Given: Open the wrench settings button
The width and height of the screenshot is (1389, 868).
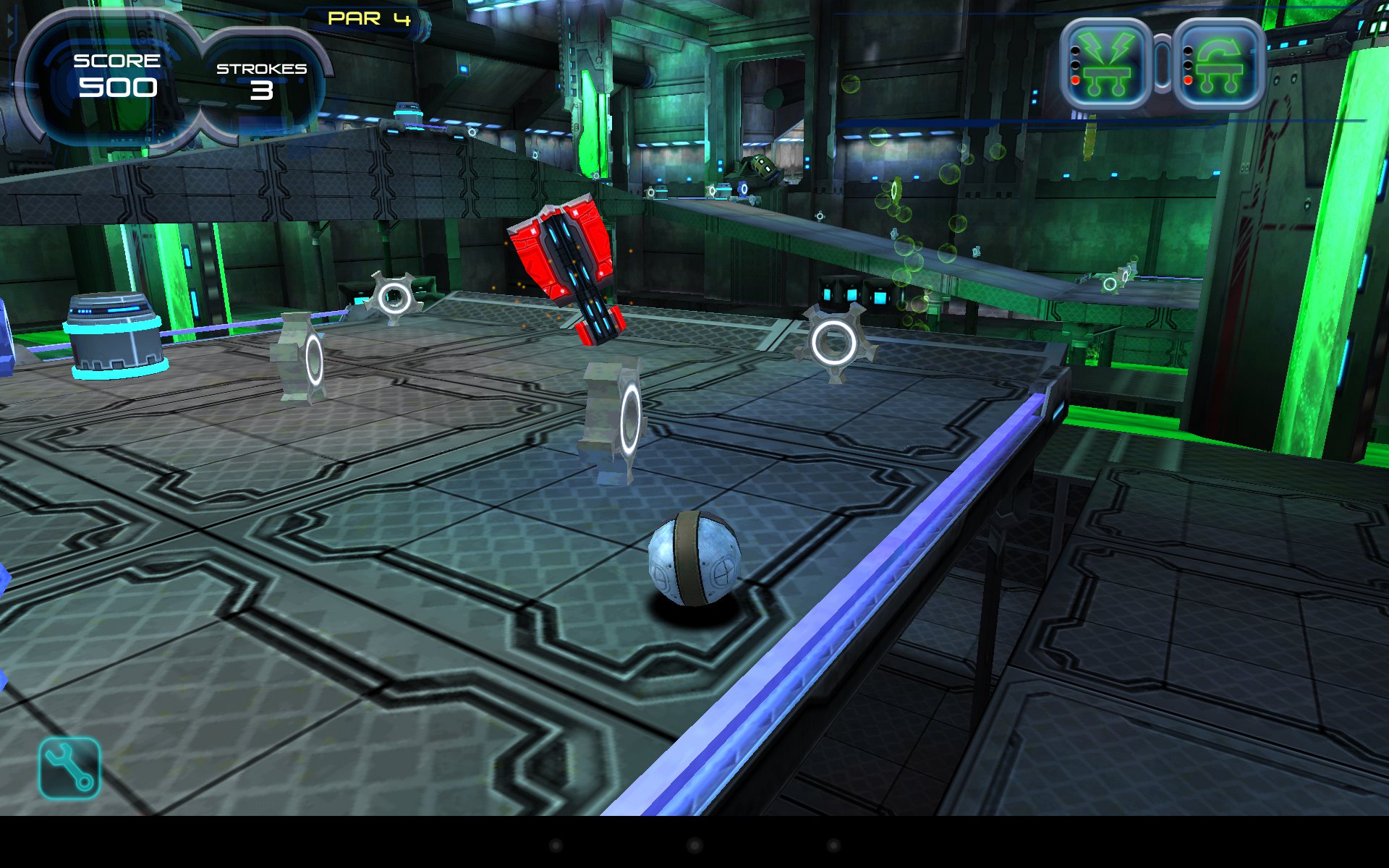Looking at the screenshot, I should 69,767.
